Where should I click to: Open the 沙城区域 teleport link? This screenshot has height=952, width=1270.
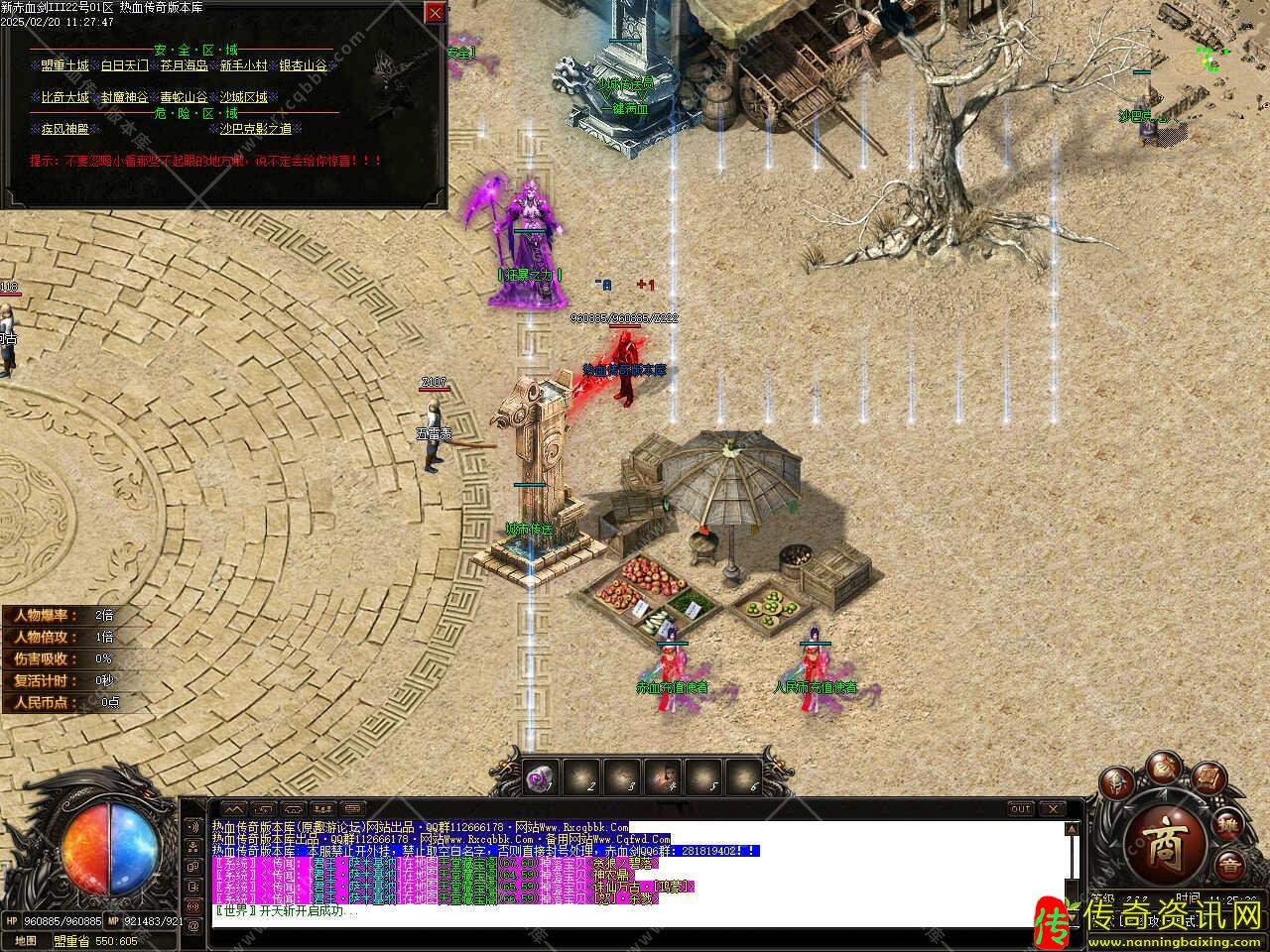coord(244,97)
